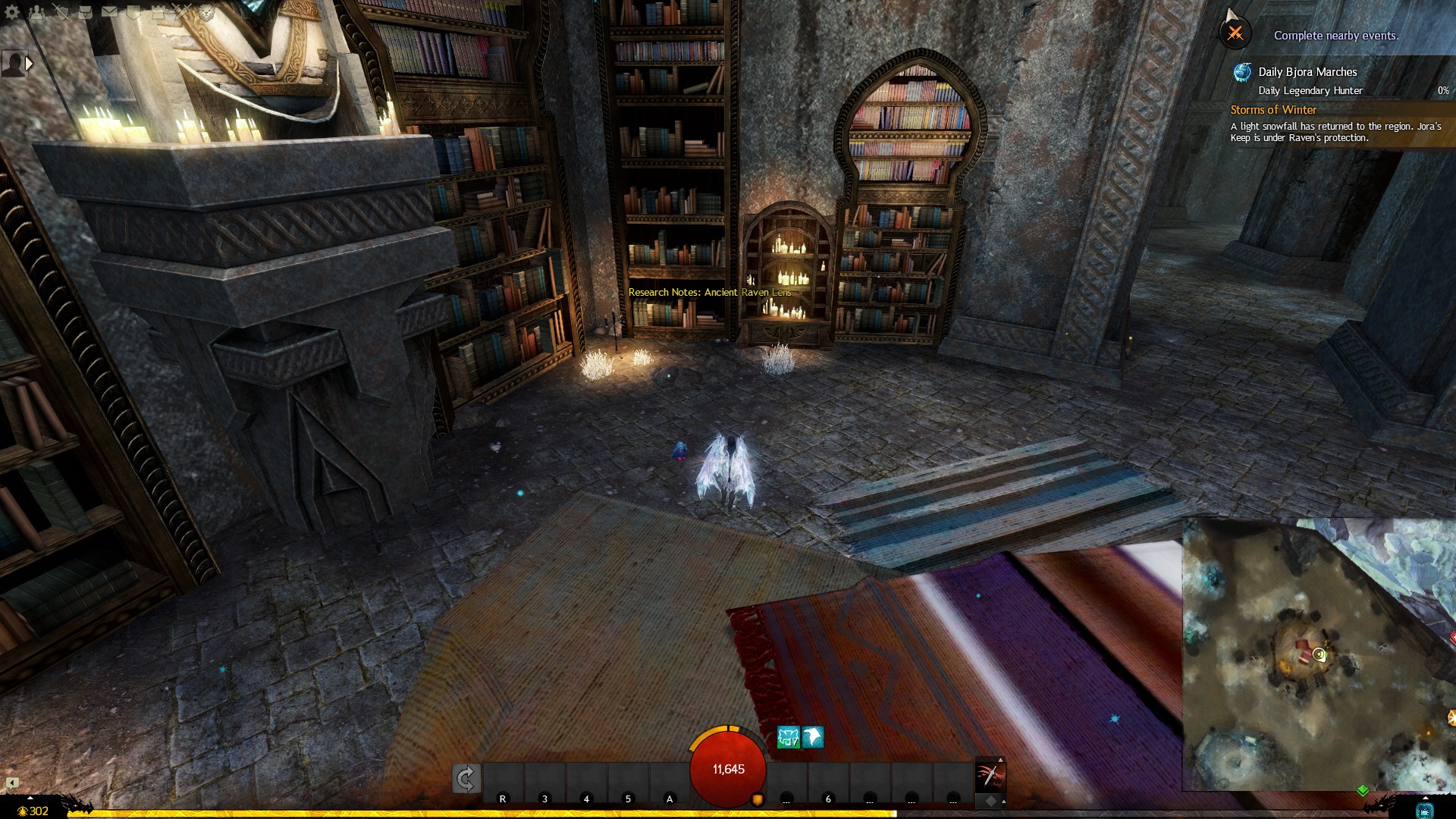The width and height of the screenshot is (1456, 819).
Task: Open the Storms of Winter event entry
Action: pyautogui.click(x=1273, y=110)
